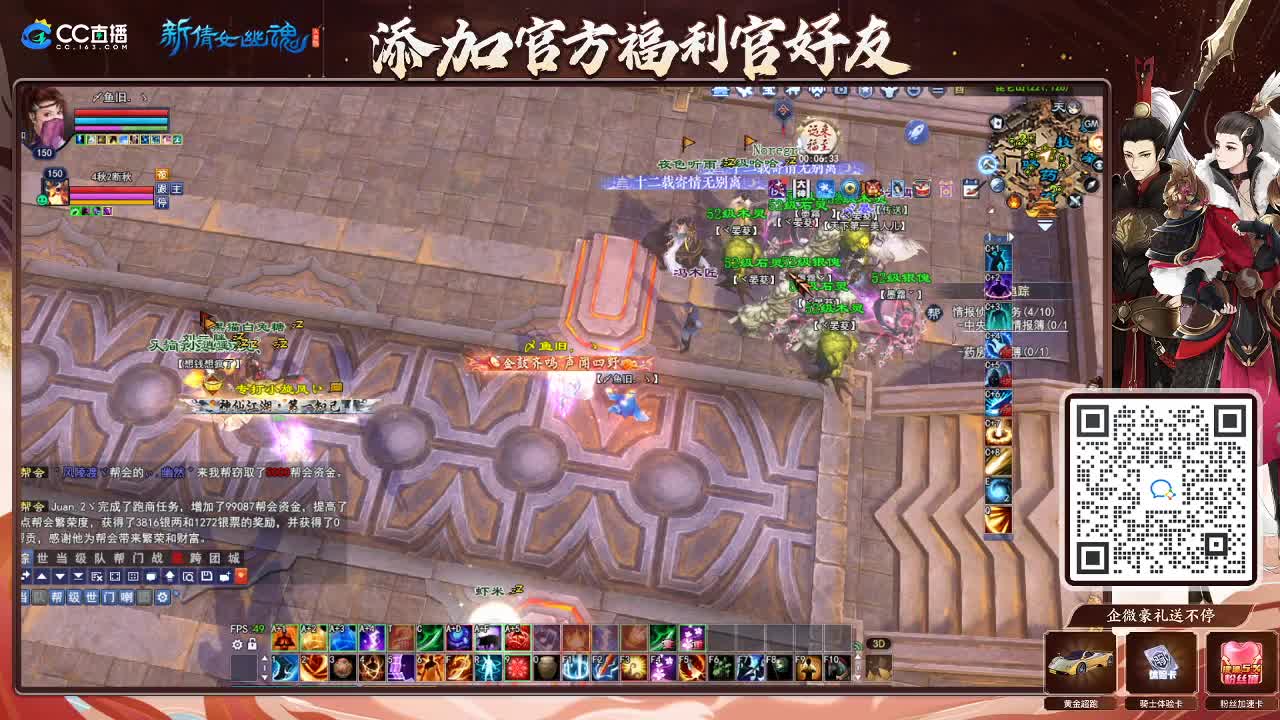Viewport: 1280px width, 720px height.
Task: Toggle the hotbar lock padlock icon
Action: click(250, 643)
